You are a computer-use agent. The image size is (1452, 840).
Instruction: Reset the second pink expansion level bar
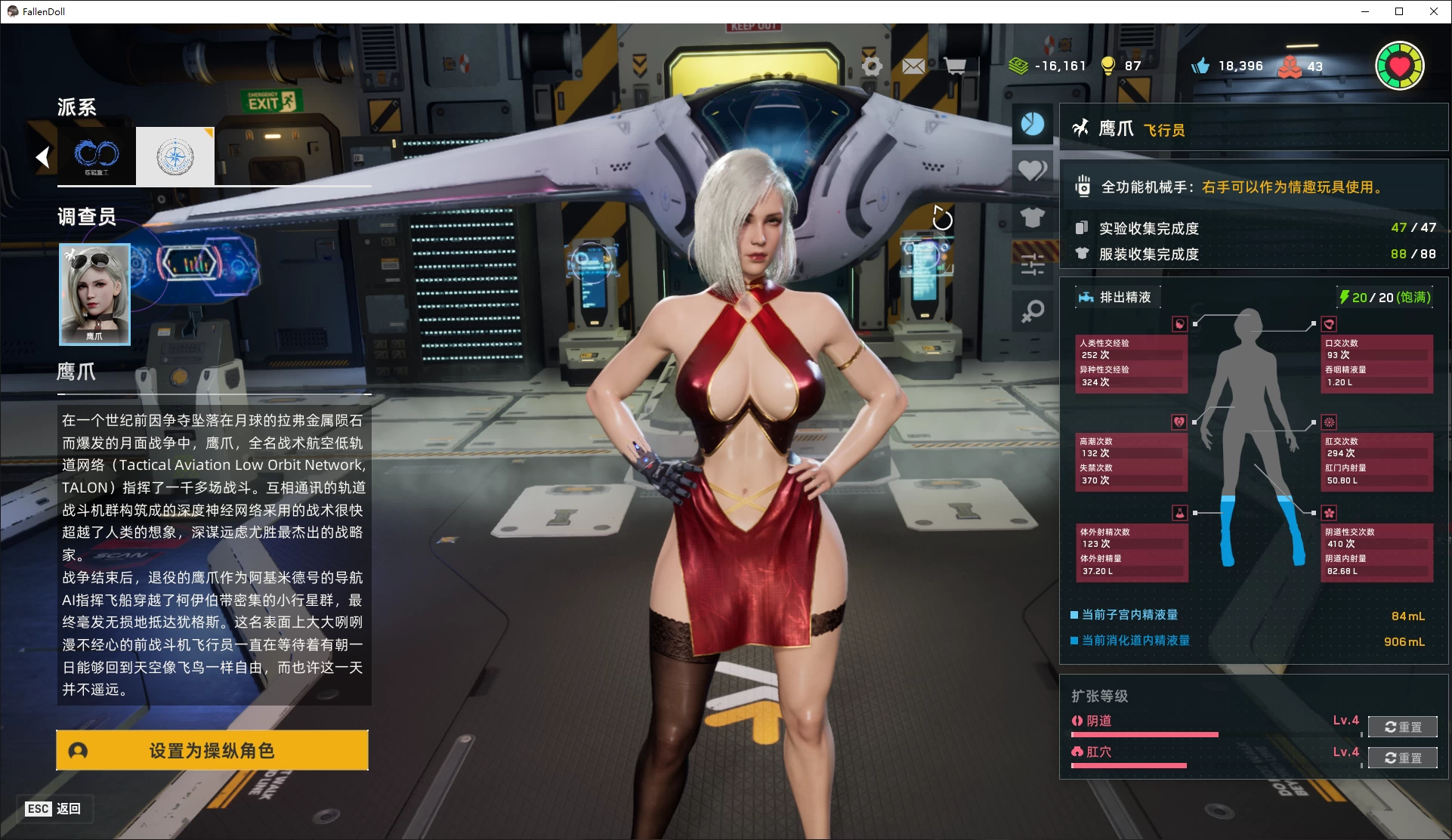pyautogui.click(x=1402, y=758)
